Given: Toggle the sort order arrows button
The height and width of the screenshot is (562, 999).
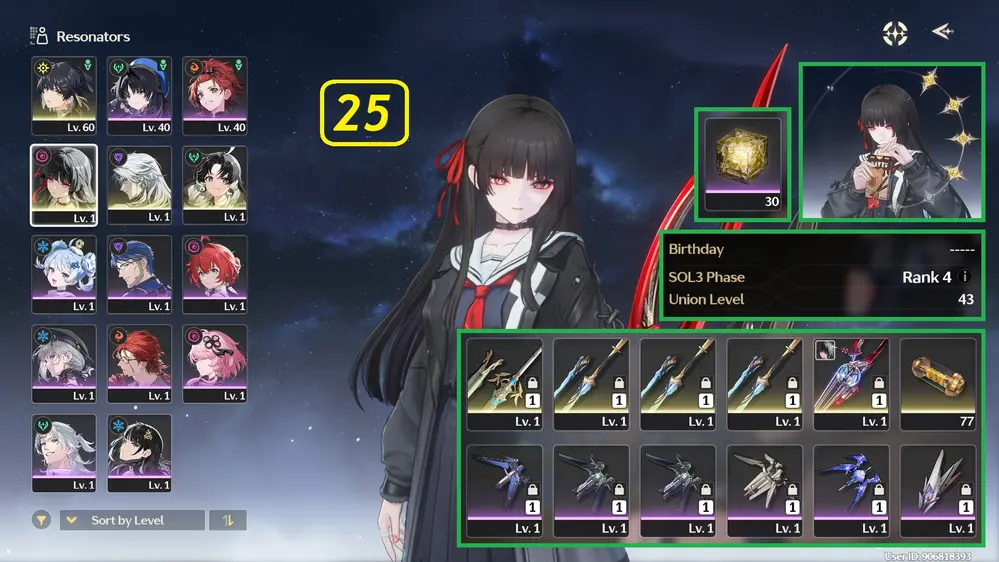Looking at the screenshot, I should click(228, 520).
